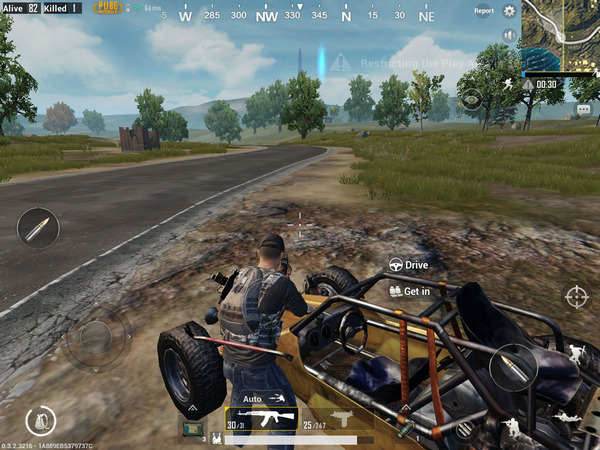Crouch using the kneeling soldier icon
This screenshot has height=450, width=600.
click(512, 427)
